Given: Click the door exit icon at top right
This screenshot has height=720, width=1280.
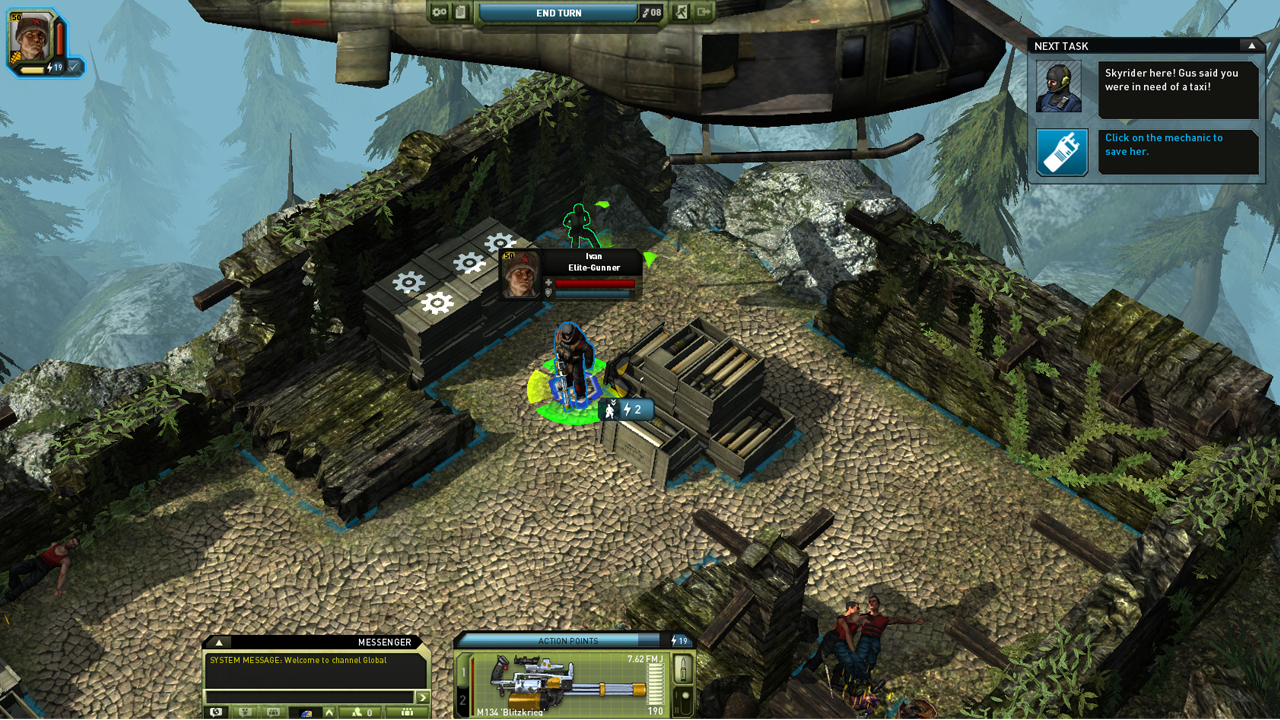Looking at the screenshot, I should click(x=703, y=12).
